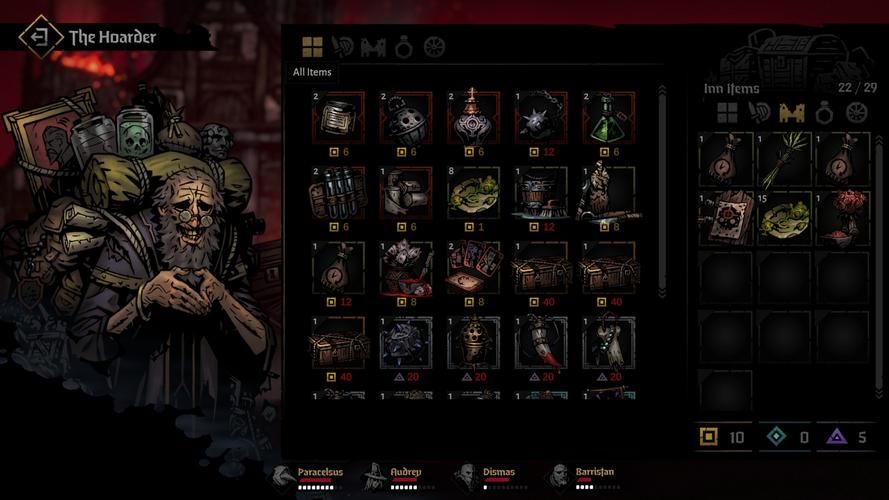Screen dimensions: 889x500
Task: Select the gear-marked book inn item
Action: click(725, 217)
